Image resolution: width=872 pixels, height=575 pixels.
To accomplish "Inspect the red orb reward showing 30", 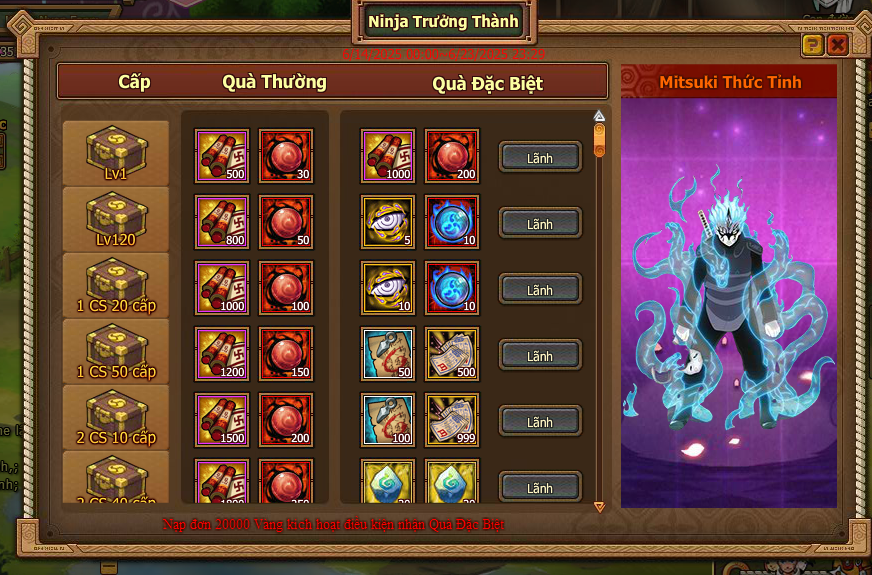I will coord(286,156).
